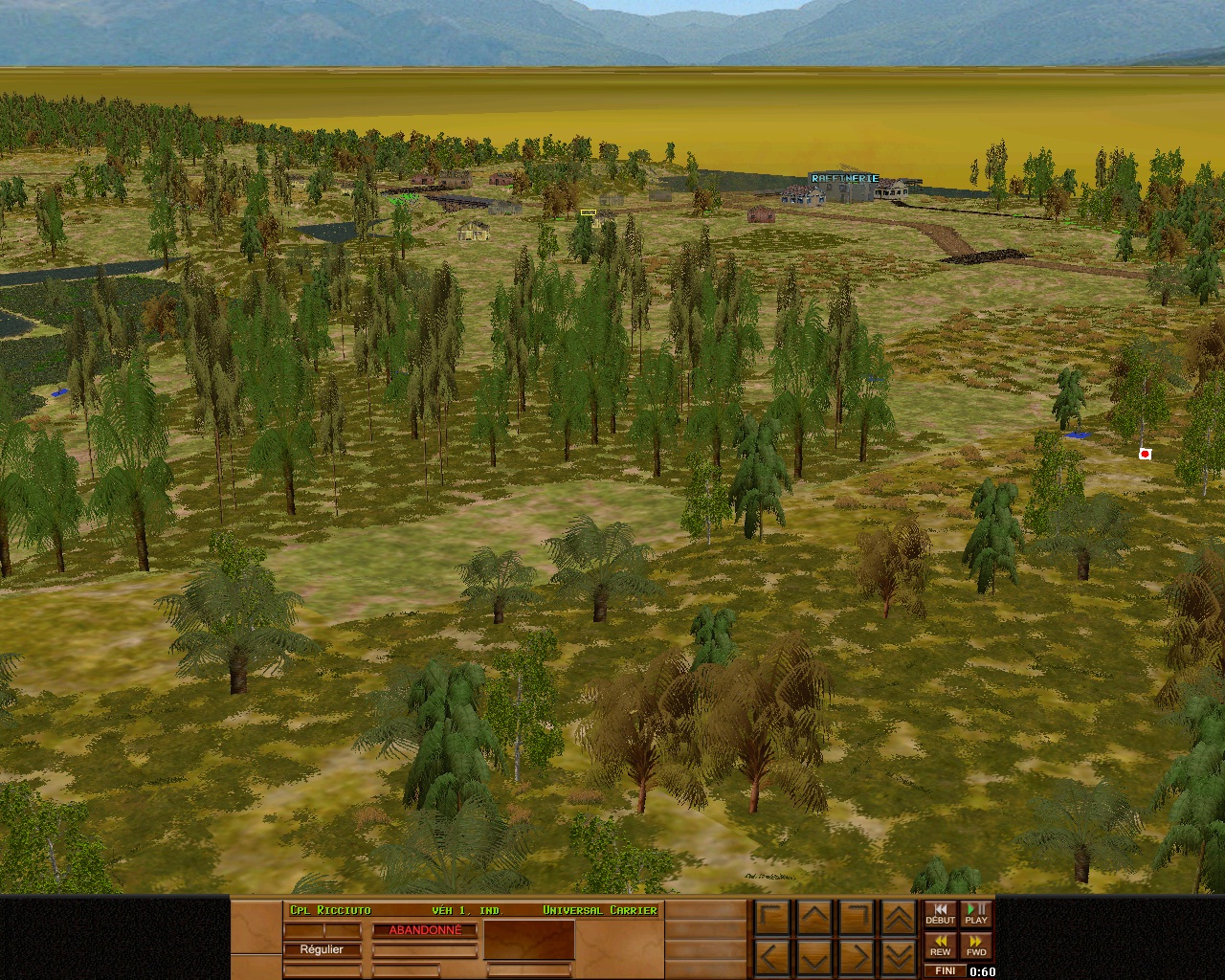Viewport: 1225px width, 980px height.
Task: Rewind the replay with REW
Action: [x=940, y=947]
